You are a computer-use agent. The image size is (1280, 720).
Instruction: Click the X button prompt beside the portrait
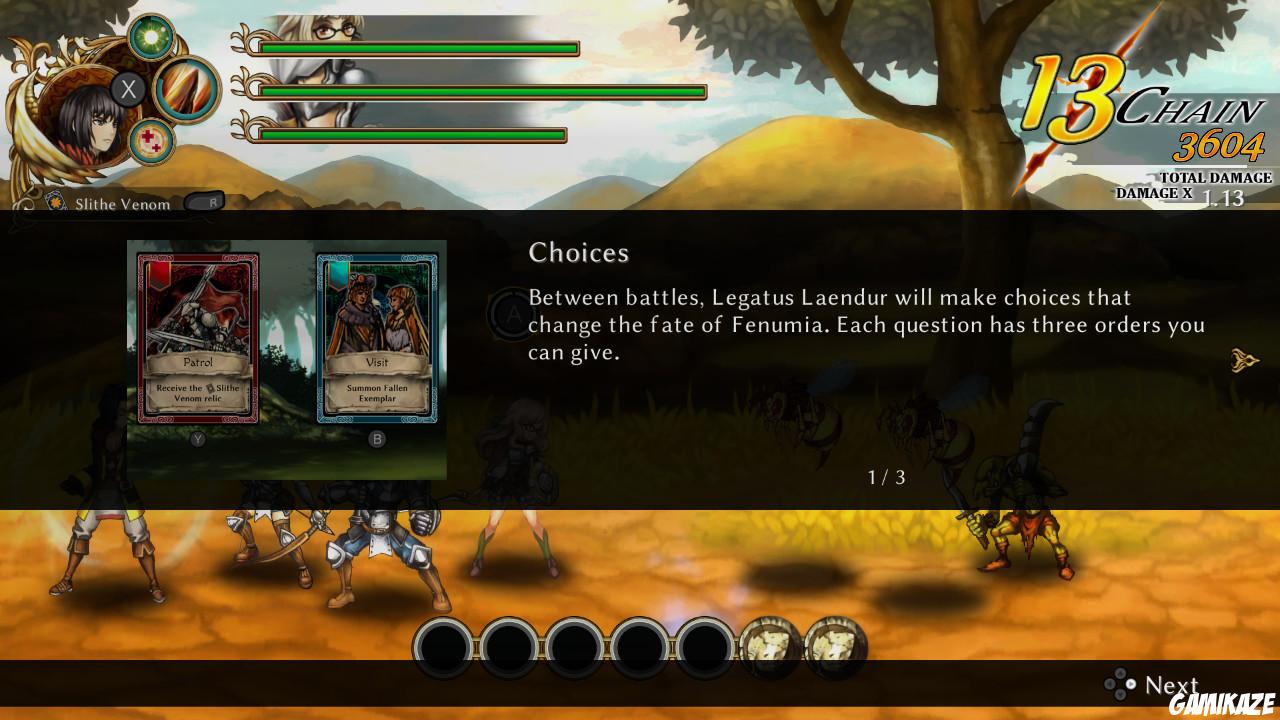[x=127, y=89]
